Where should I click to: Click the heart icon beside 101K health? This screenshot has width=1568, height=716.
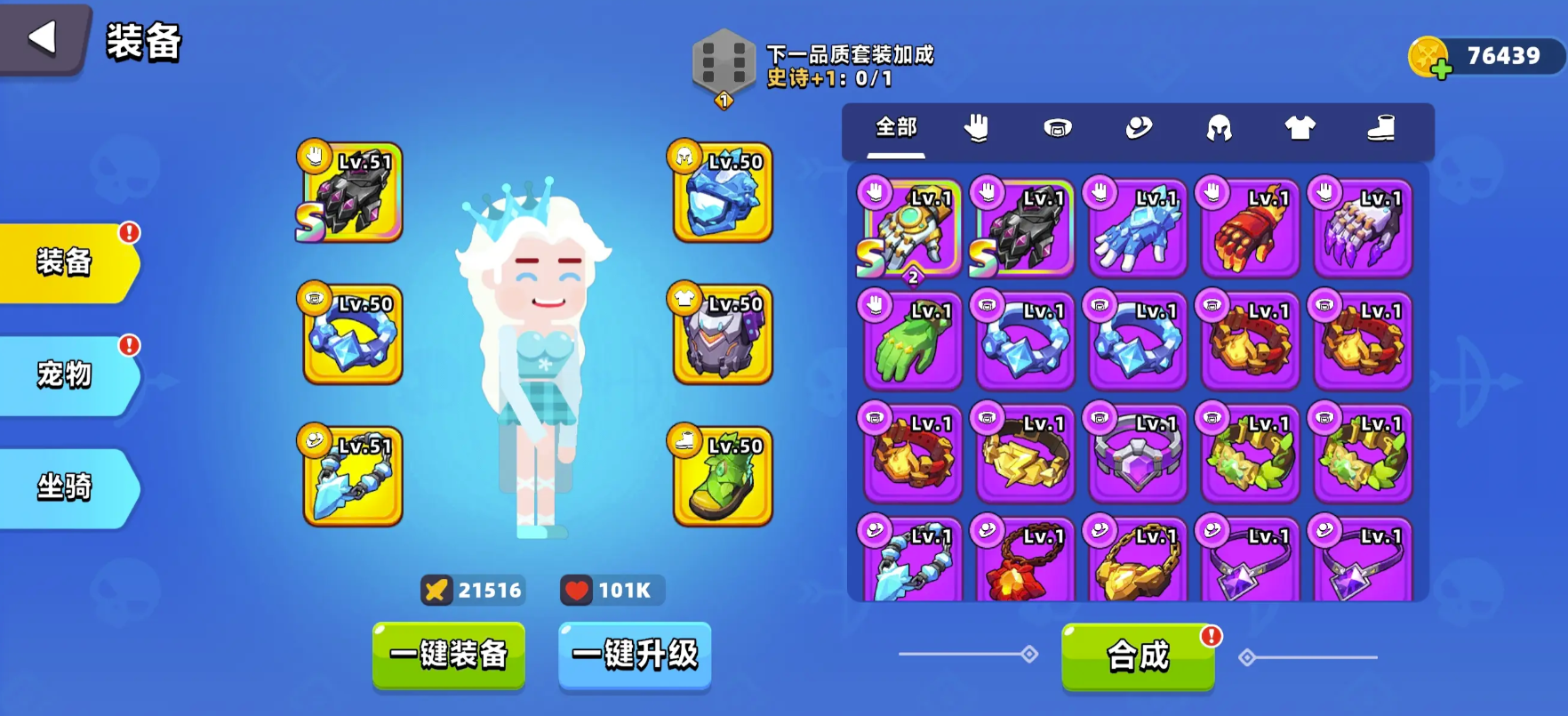click(x=578, y=589)
